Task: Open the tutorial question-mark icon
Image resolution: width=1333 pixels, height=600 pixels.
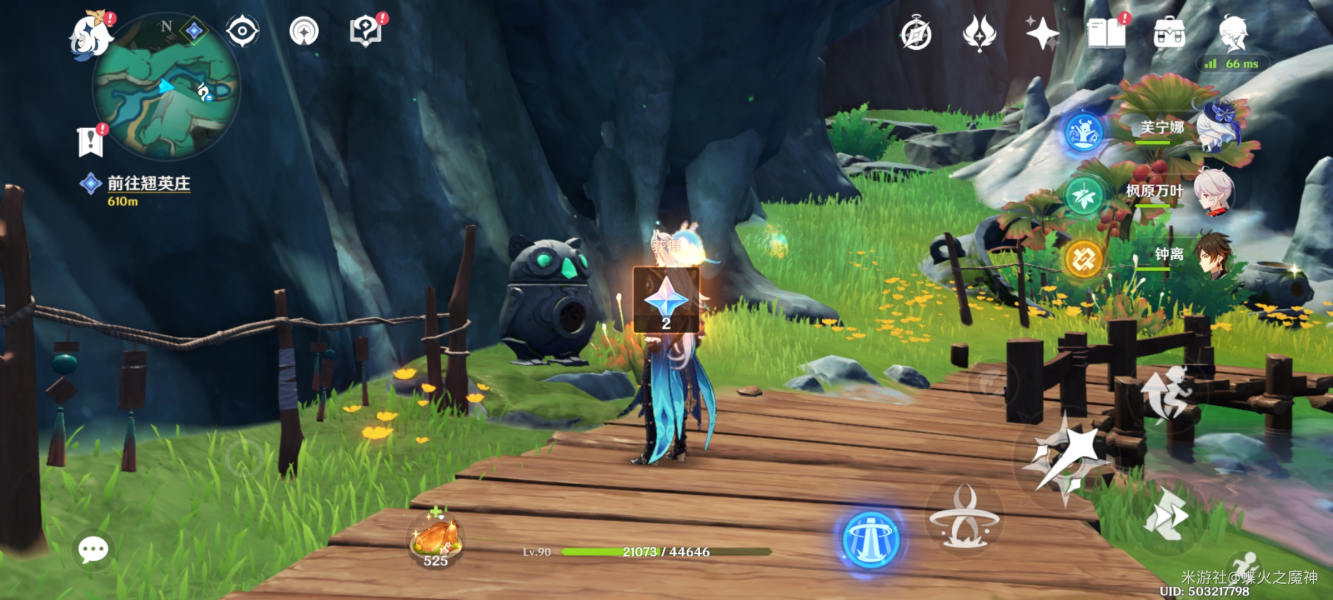Action: 366,31
